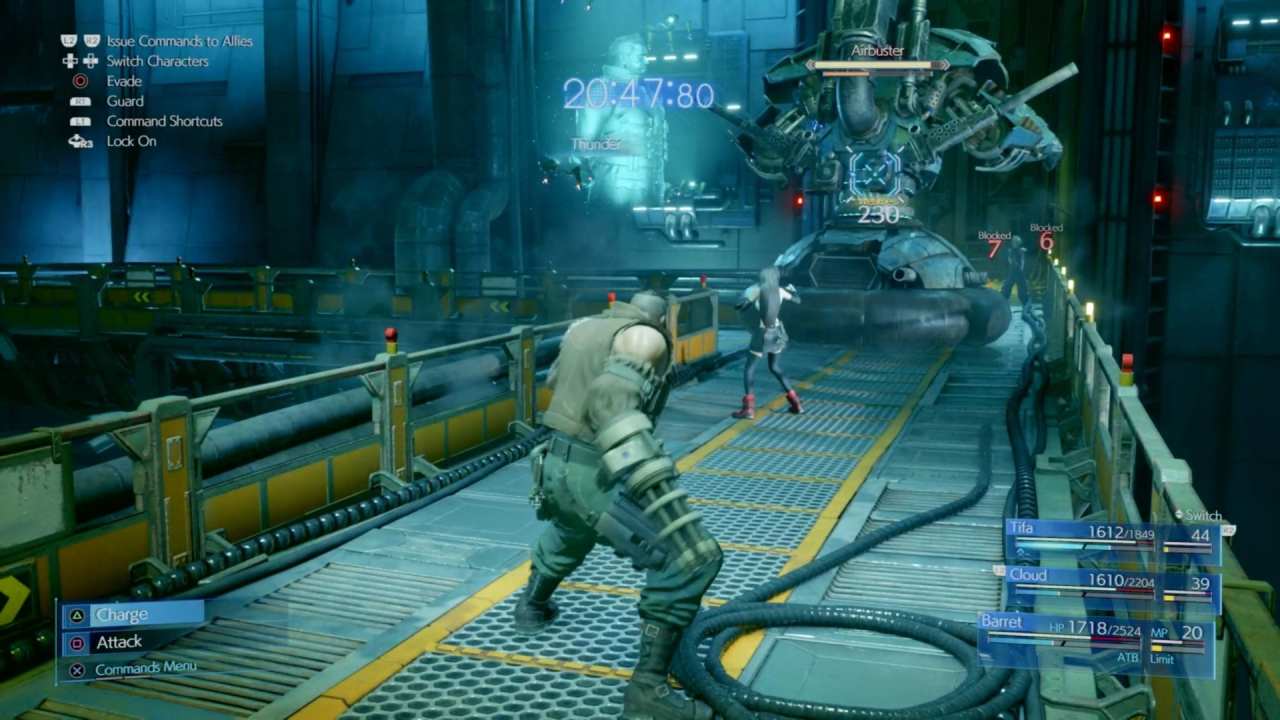
Task: Click the Issue Commands to Allies label
Action: (x=179, y=41)
